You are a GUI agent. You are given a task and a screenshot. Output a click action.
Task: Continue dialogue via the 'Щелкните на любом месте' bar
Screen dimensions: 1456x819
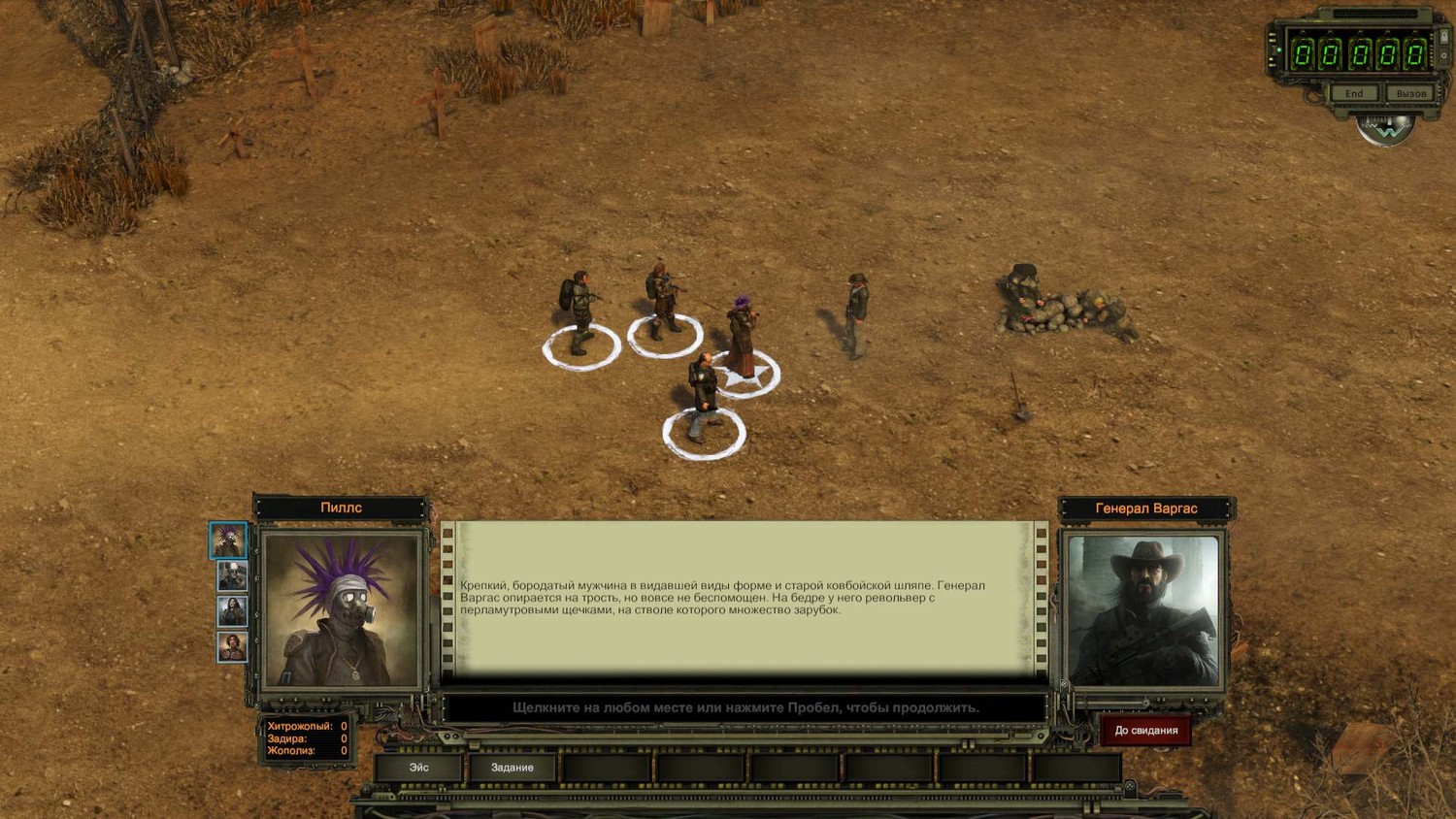[x=745, y=707]
